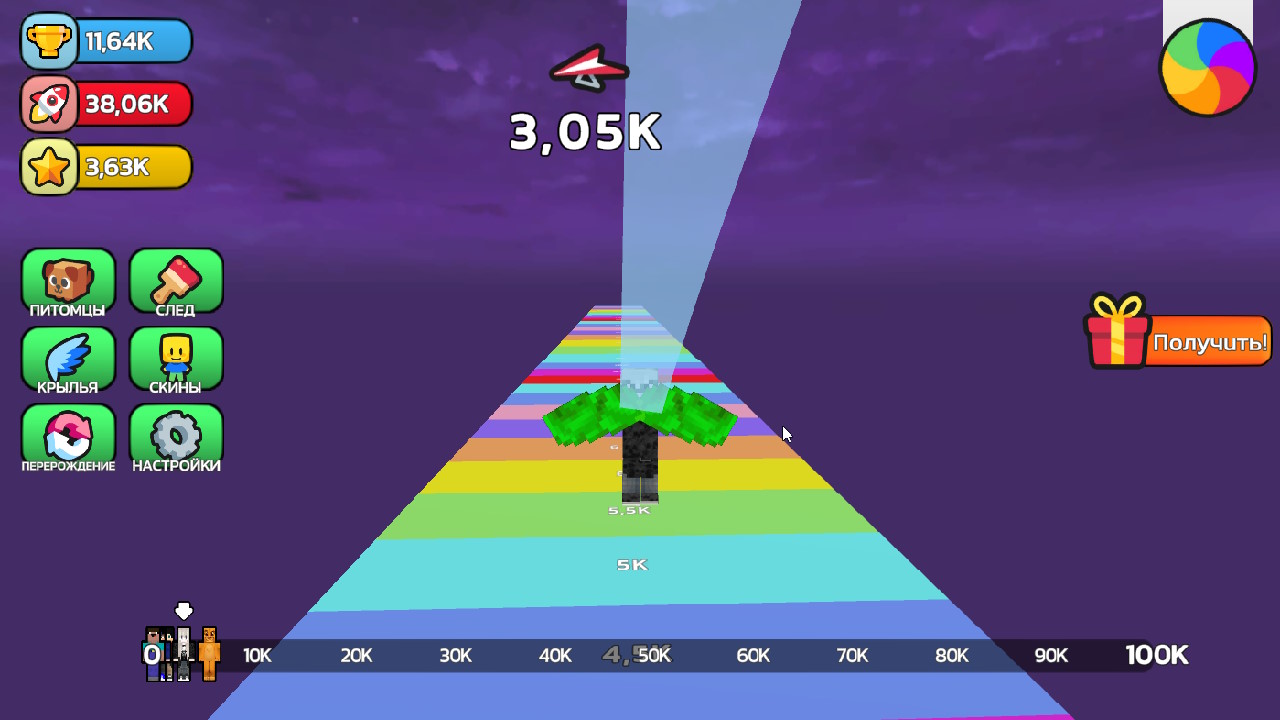Select the orange character thumbnail
The height and width of the screenshot is (720, 1280).
coord(211,655)
